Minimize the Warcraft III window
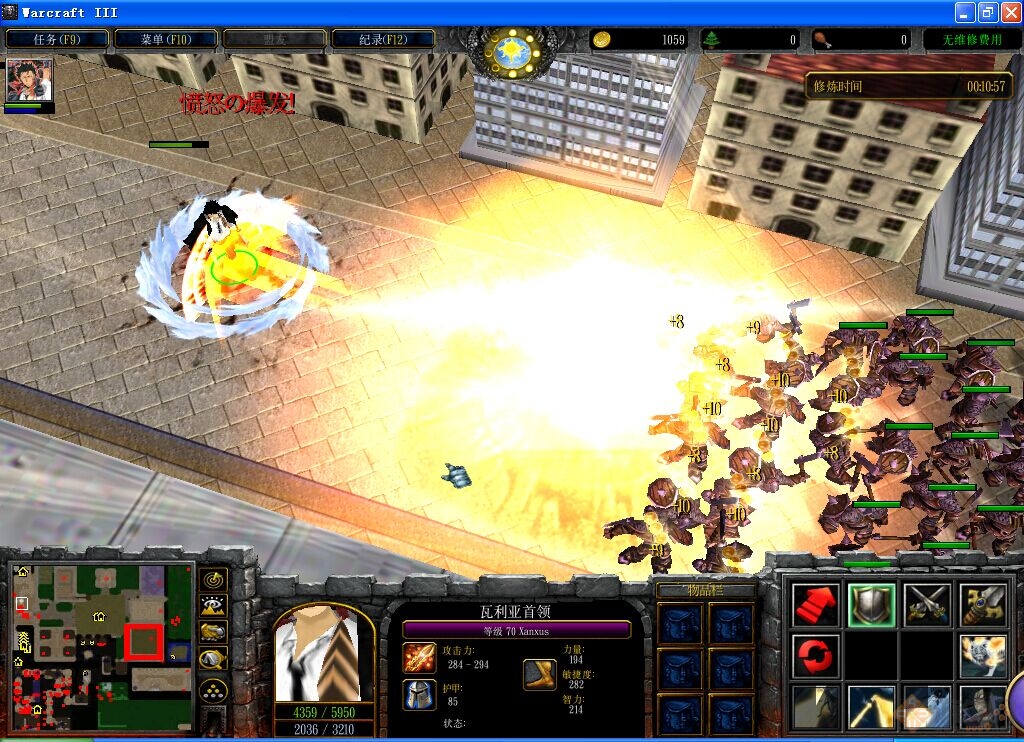Image resolution: width=1024 pixels, height=742 pixels. click(x=965, y=12)
